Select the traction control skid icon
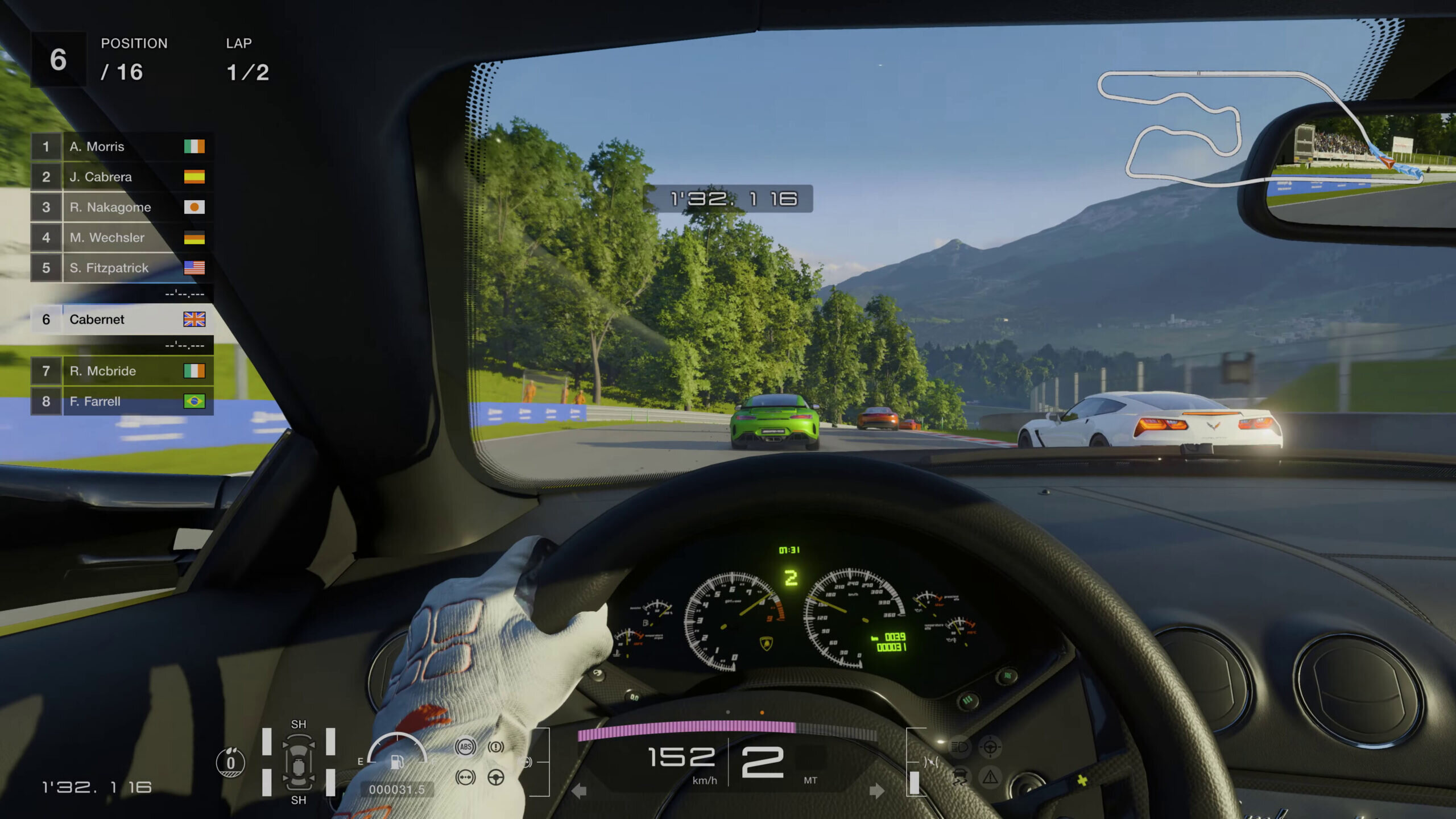Screen dimensions: 1456x819 click(x=961, y=777)
